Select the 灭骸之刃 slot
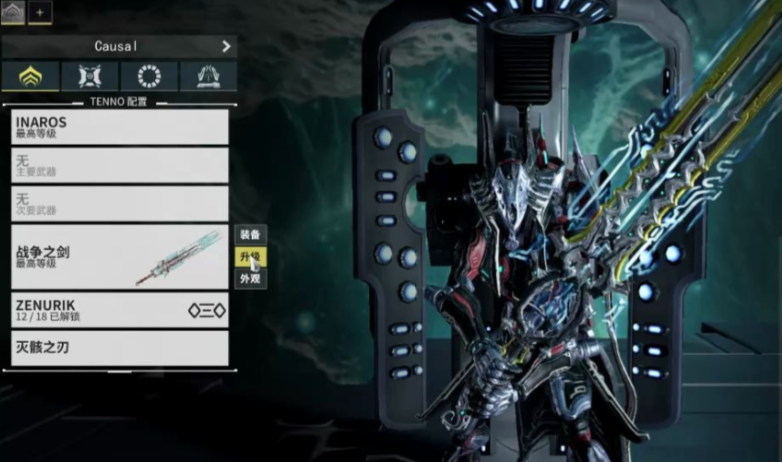Screen dimensions: 782x462 [119, 348]
